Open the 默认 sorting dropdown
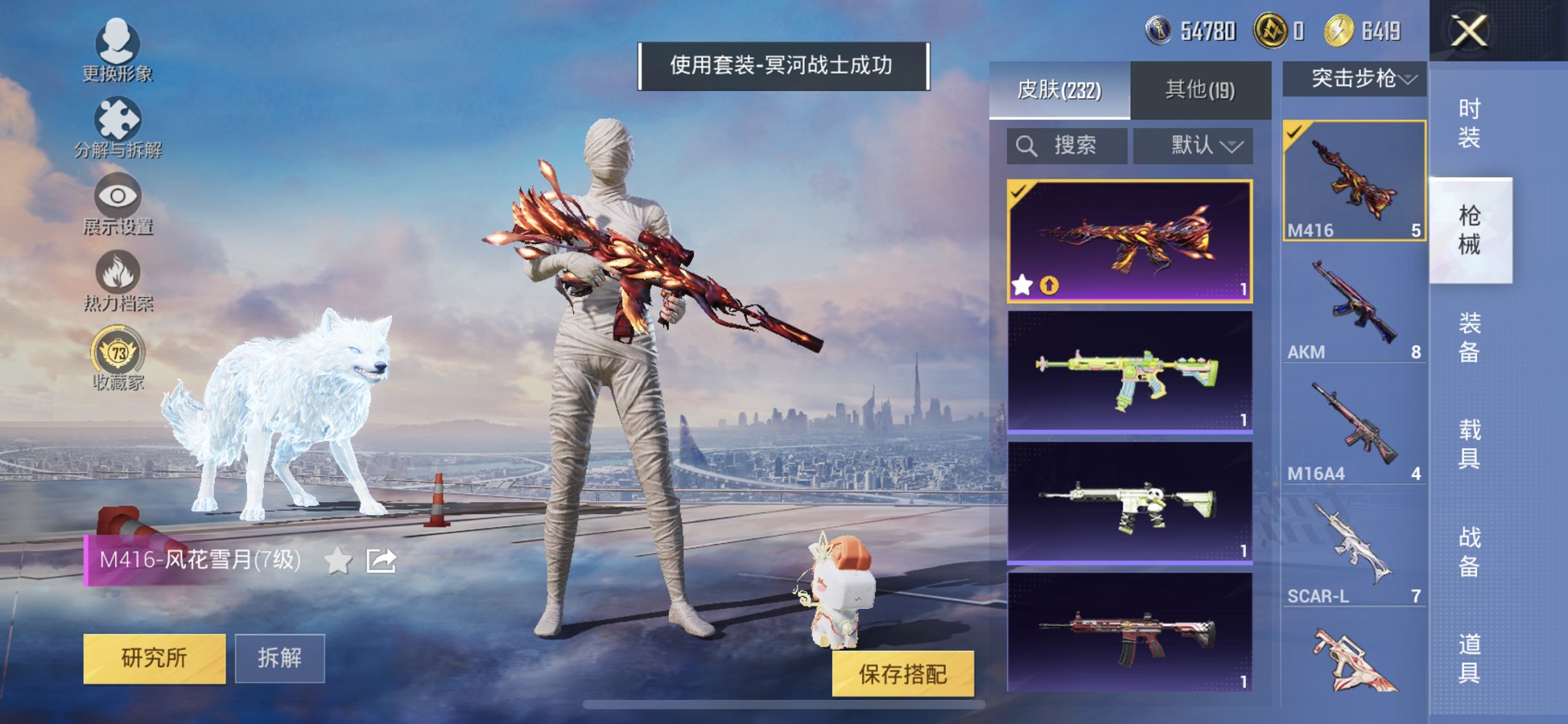 1192,145
